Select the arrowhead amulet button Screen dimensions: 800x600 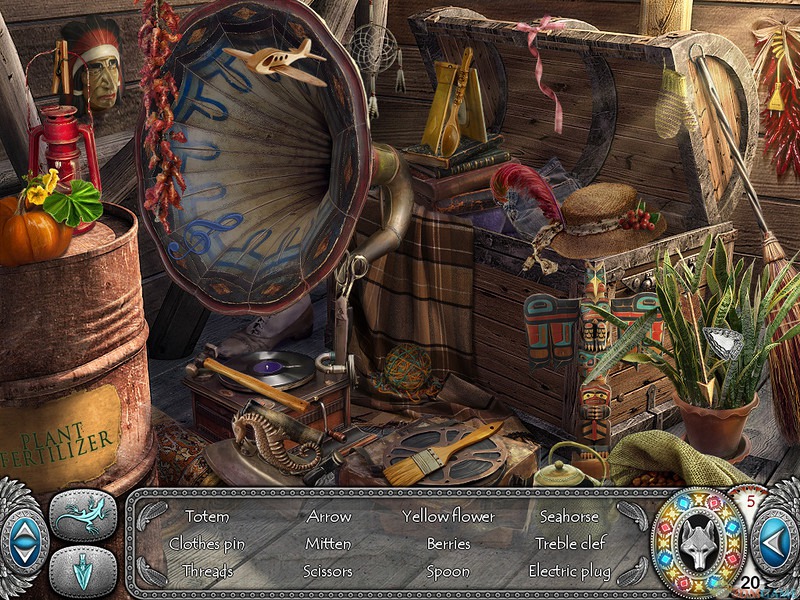[83, 571]
